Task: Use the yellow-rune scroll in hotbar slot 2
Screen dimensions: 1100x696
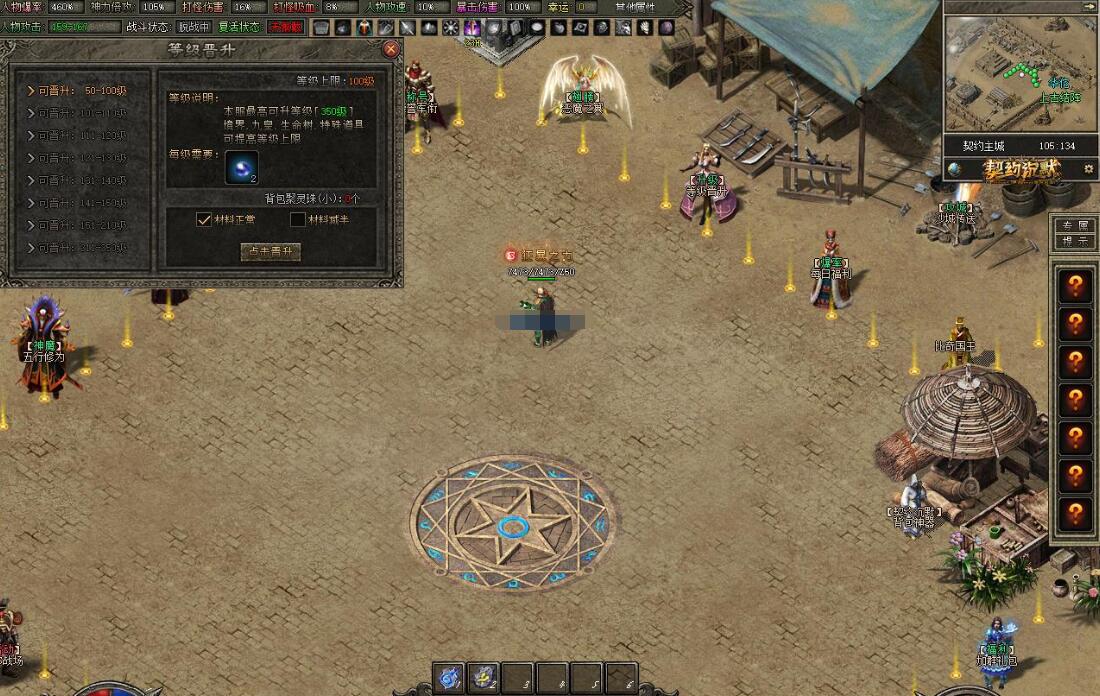Action: (x=484, y=677)
